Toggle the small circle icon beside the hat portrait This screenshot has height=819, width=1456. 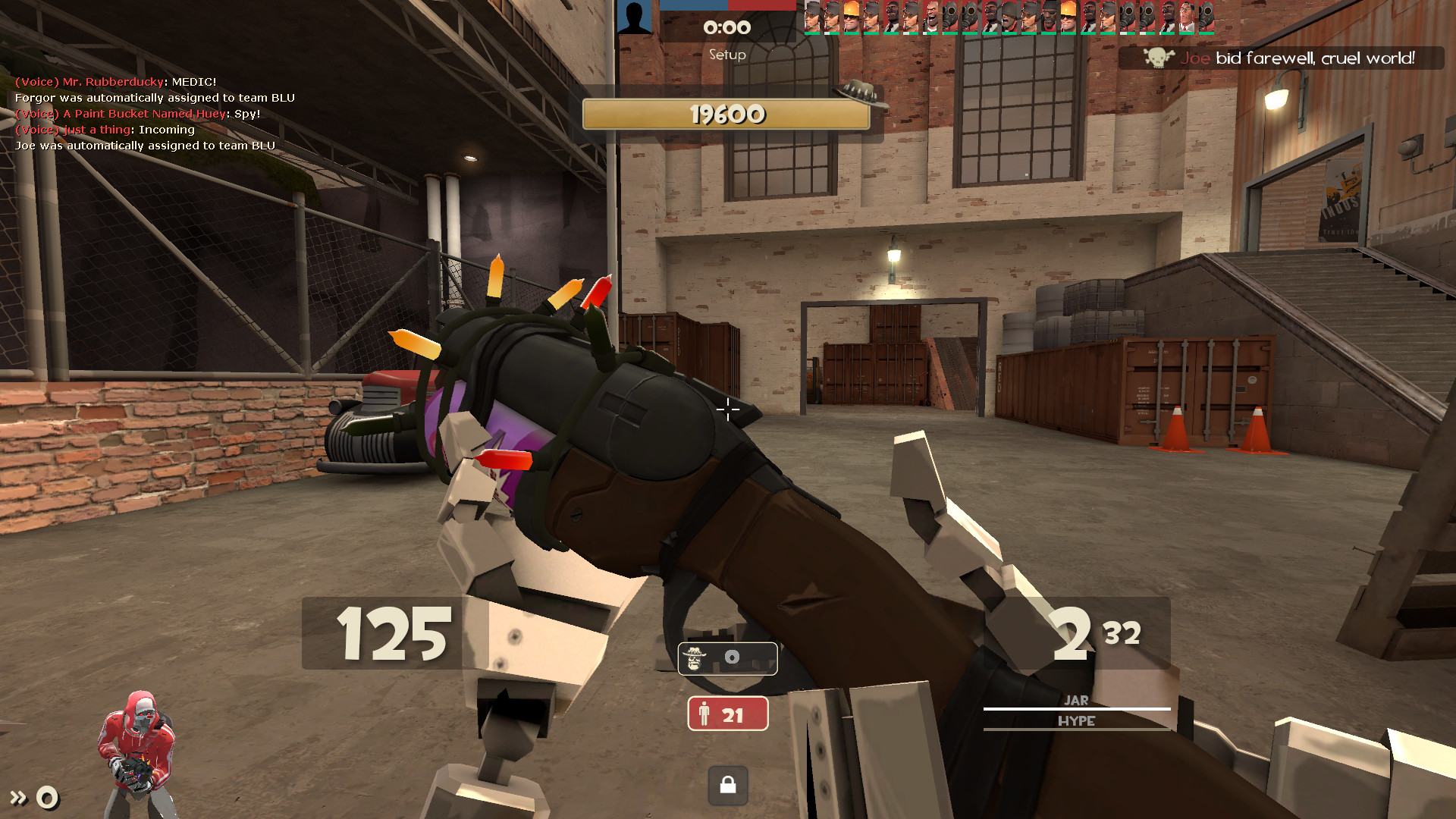tap(732, 658)
